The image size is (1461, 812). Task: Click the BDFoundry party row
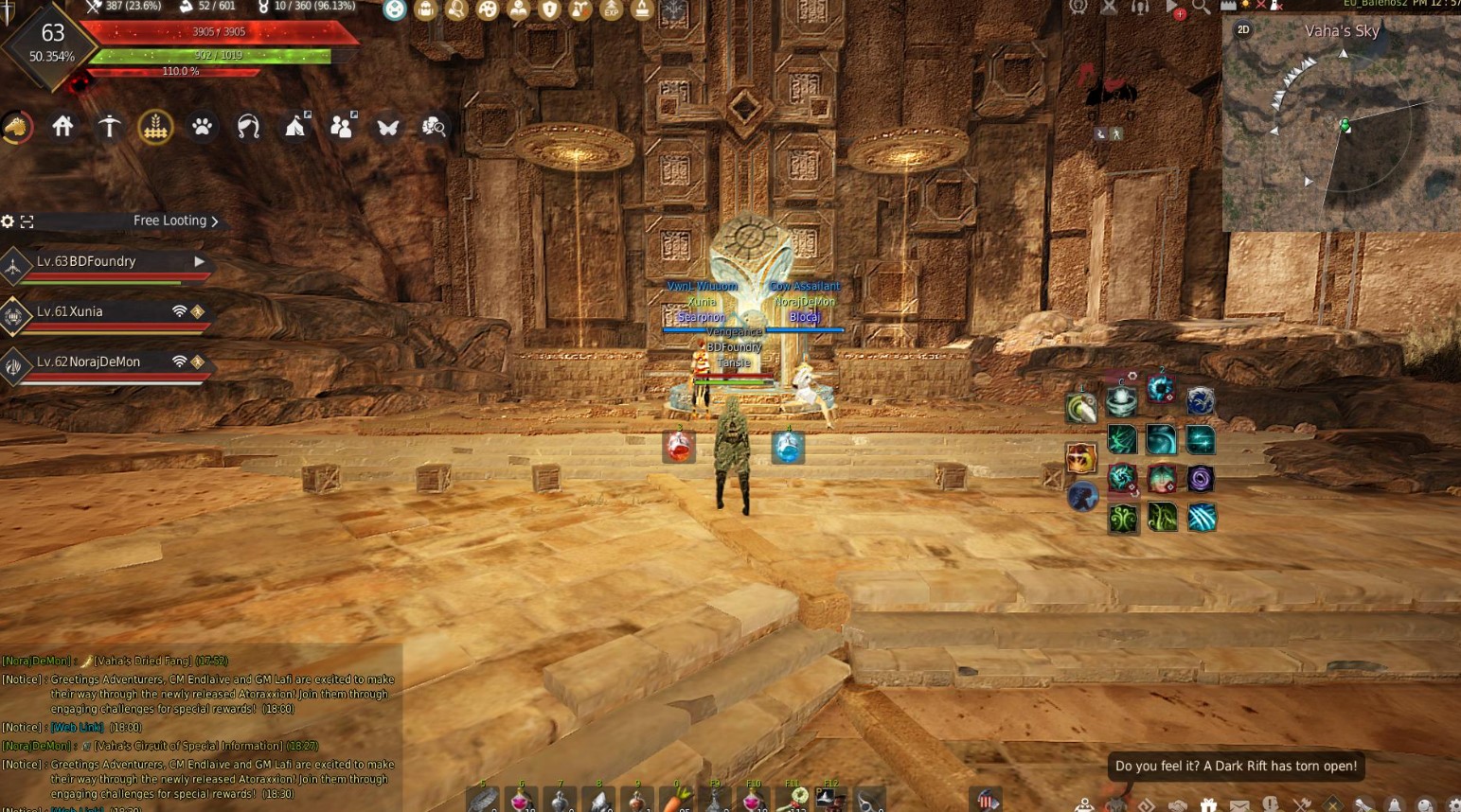click(x=104, y=262)
